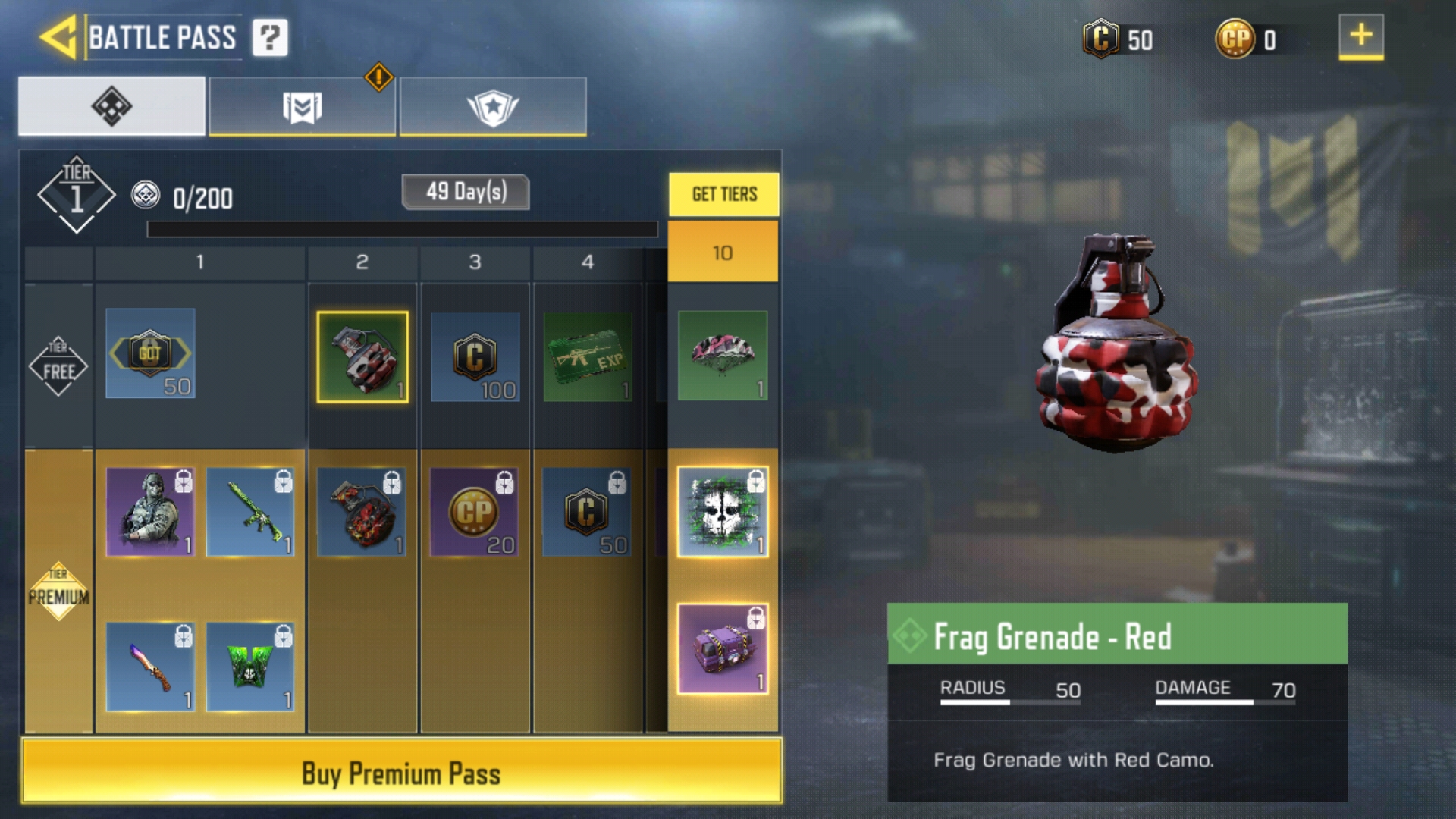
Task: Select the diamond rewards tab
Action: (111, 106)
